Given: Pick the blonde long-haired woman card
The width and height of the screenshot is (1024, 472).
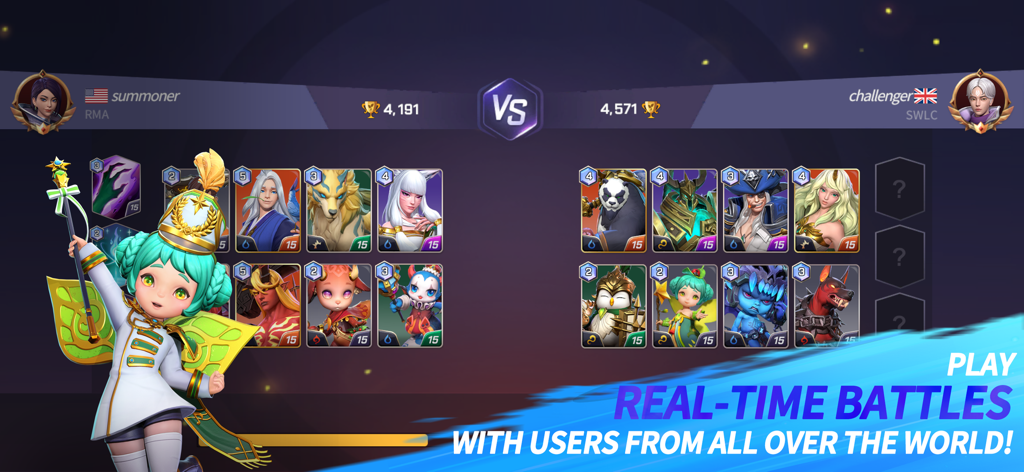Looking at the screenshot, I should [x=827, y=211].
